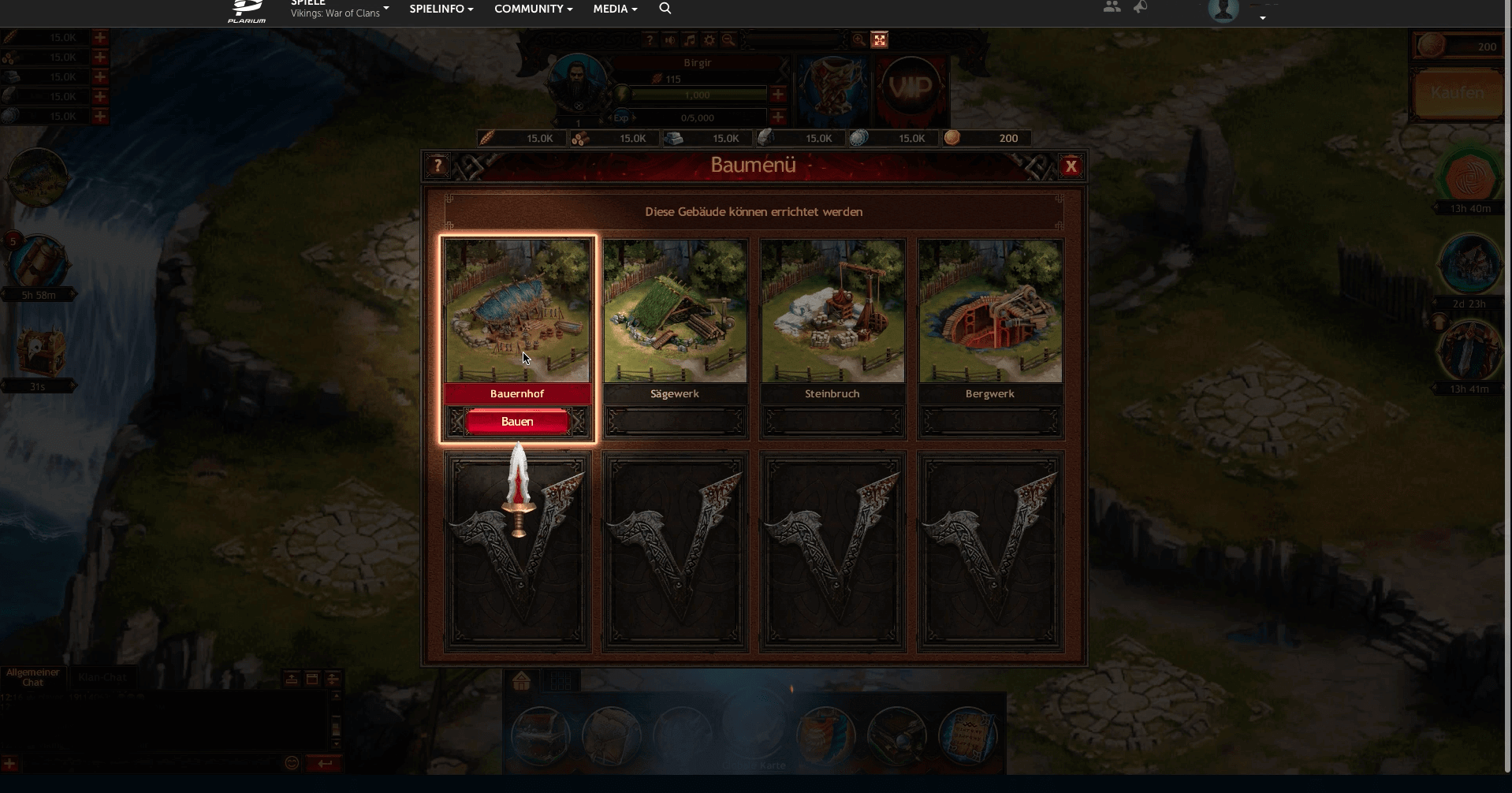The height and width of the screenshot is (793, 1512).
Task: Choose the Sägewerk building card
Action: click(675, 312)
